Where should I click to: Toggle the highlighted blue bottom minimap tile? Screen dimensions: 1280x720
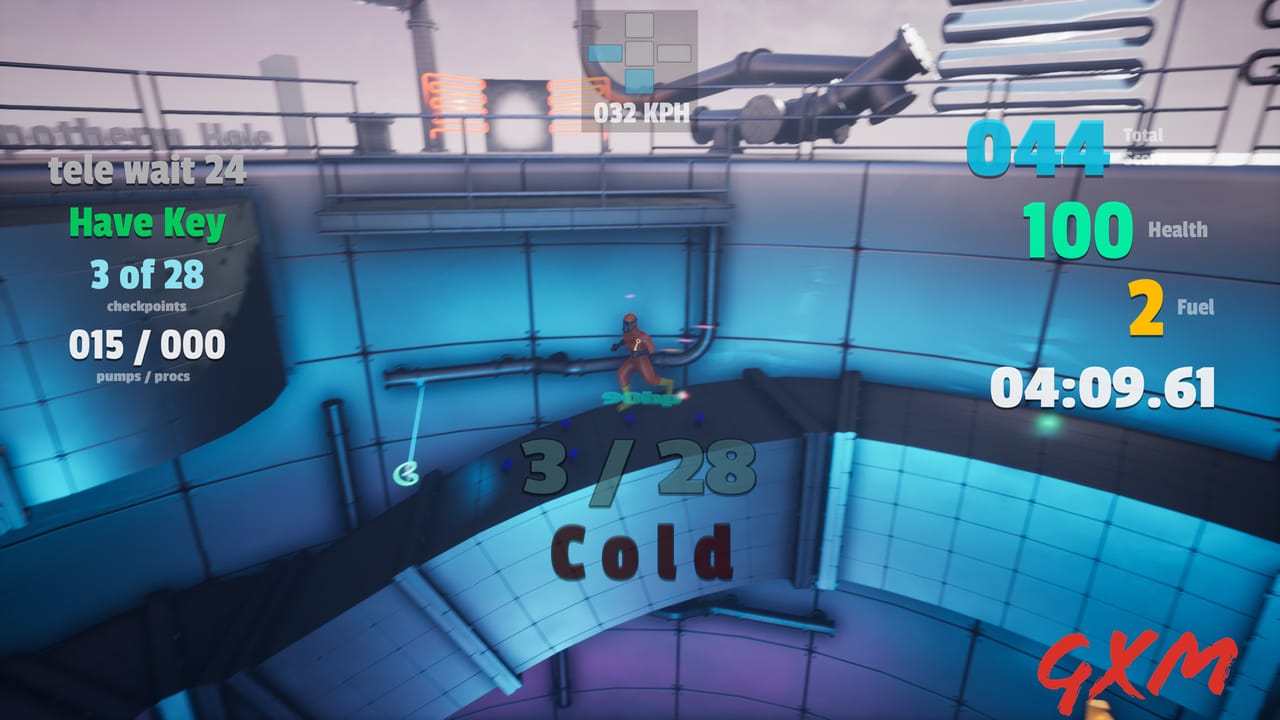(x=639, y=81)
